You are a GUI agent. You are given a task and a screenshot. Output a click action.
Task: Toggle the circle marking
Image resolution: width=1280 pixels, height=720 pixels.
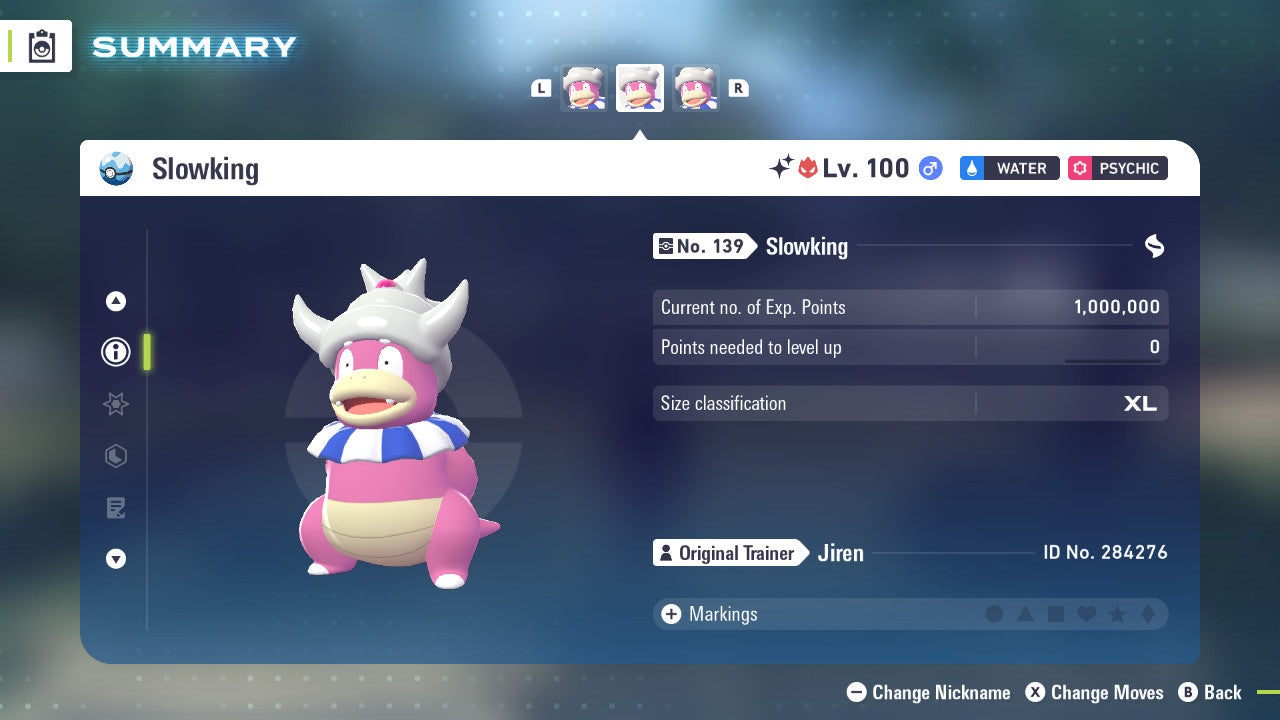coord(995,614)
